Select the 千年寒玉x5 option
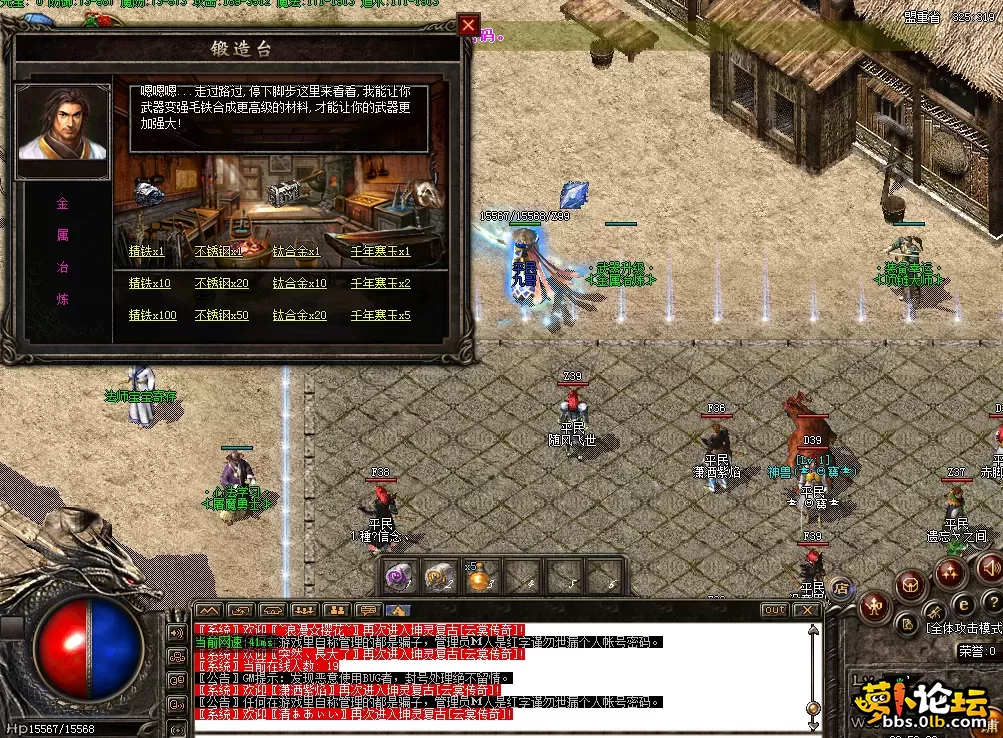This screenshot has height=738, width=1003. click(x=380, y=316)
